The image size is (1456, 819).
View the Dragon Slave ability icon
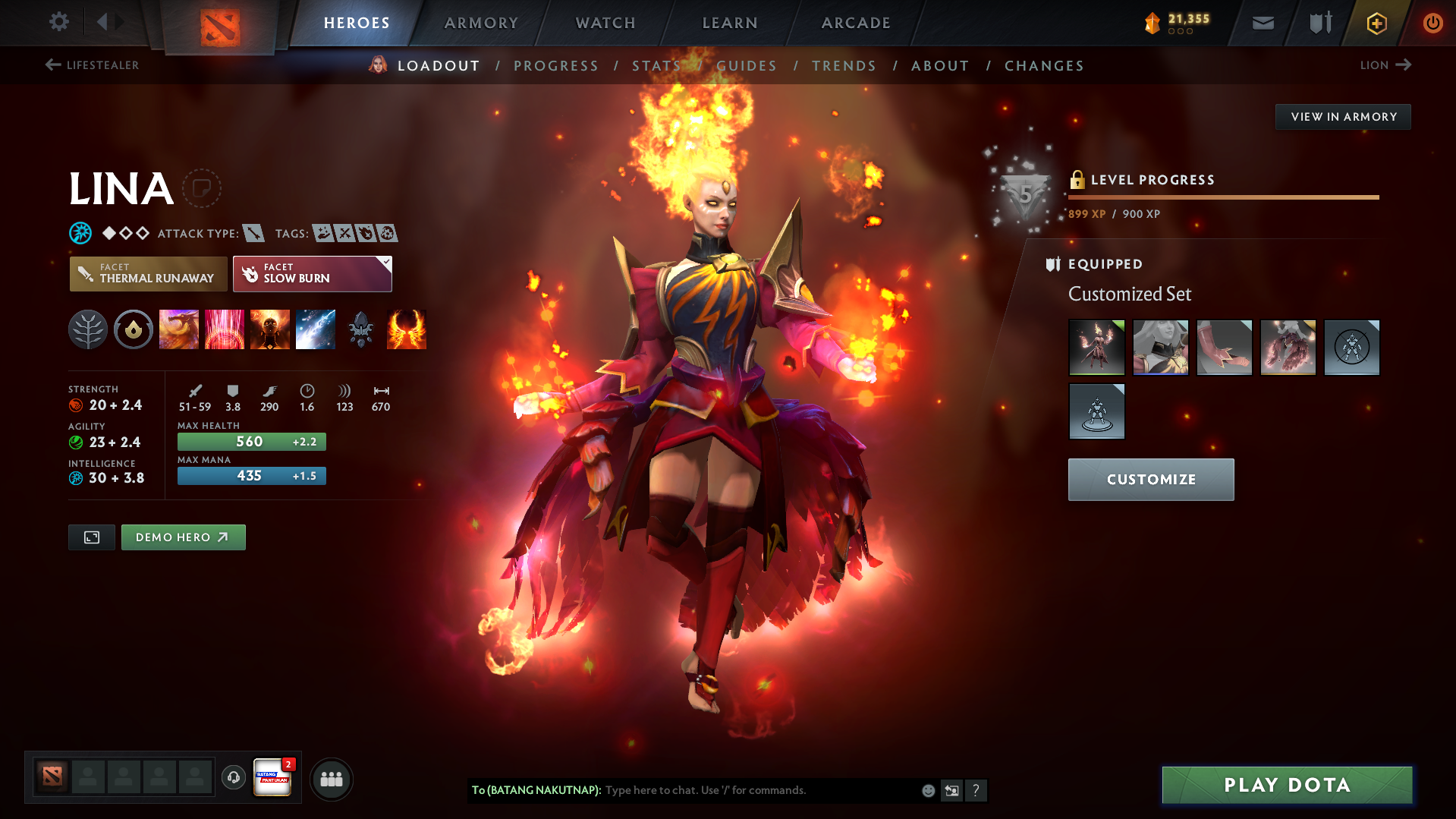[x=178, y=329]
